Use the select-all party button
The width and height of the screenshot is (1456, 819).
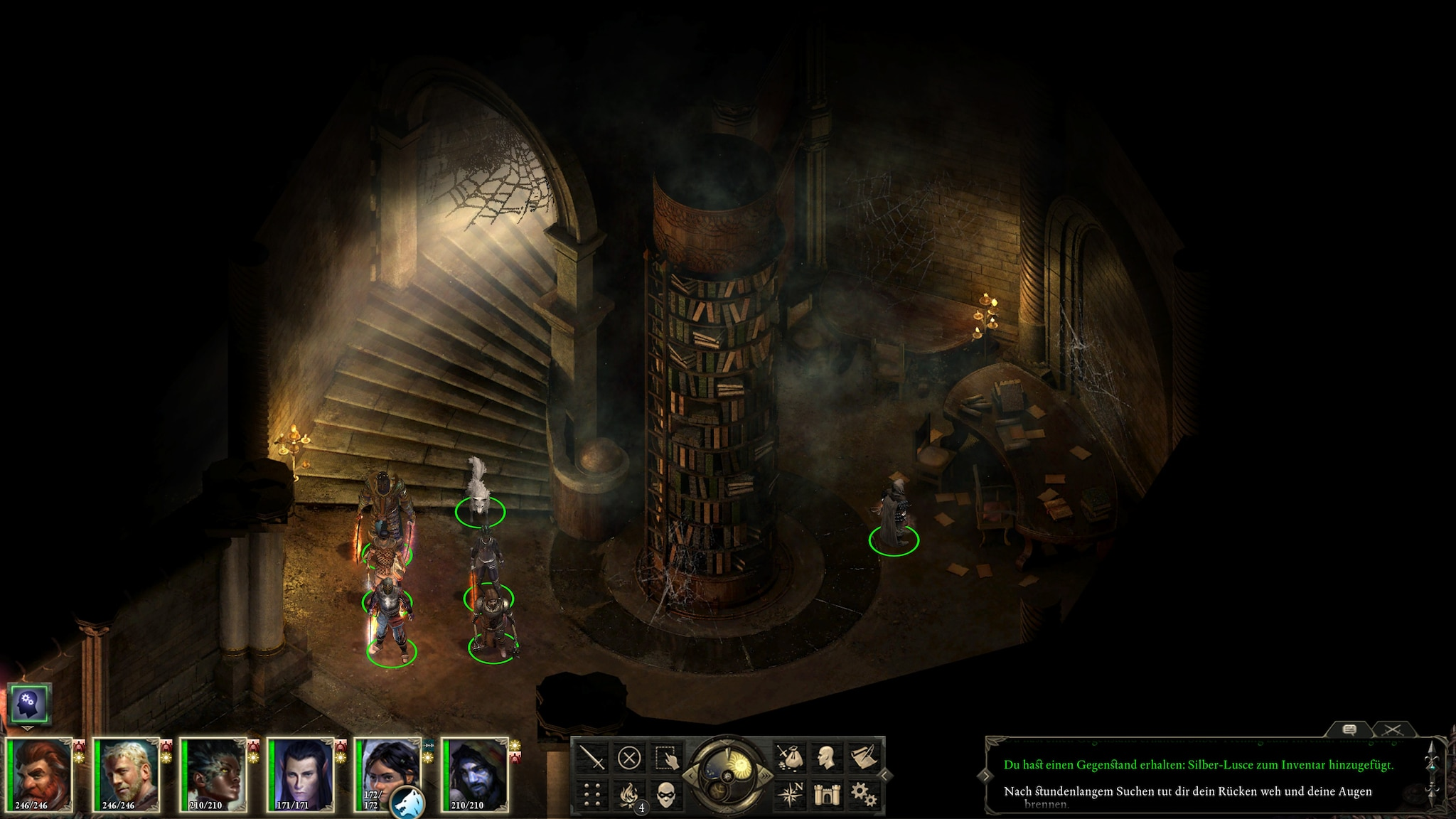coord(665,758)
